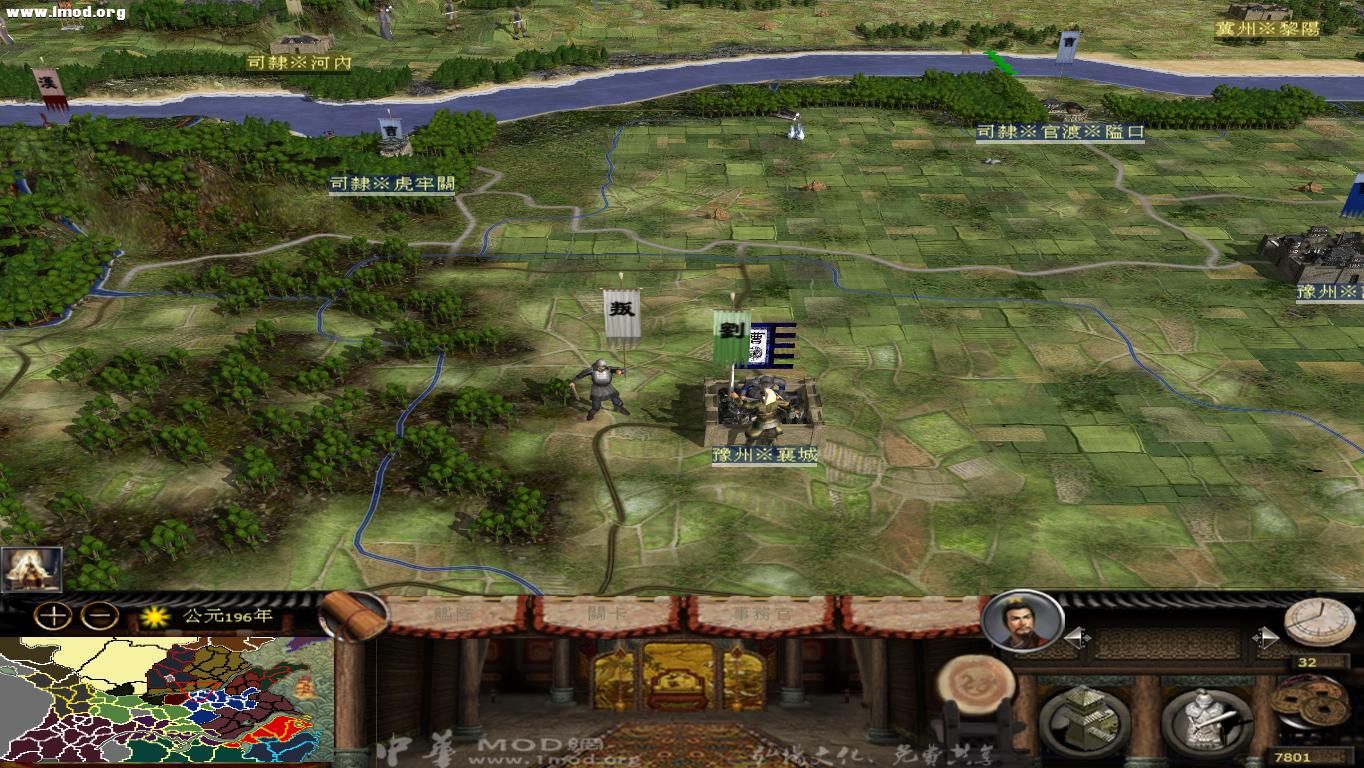Image resolution: width=1364 pixels, height=768 pixels.
Task: Switch to the 艦隊 fleet tab
Action: (455, 615)
